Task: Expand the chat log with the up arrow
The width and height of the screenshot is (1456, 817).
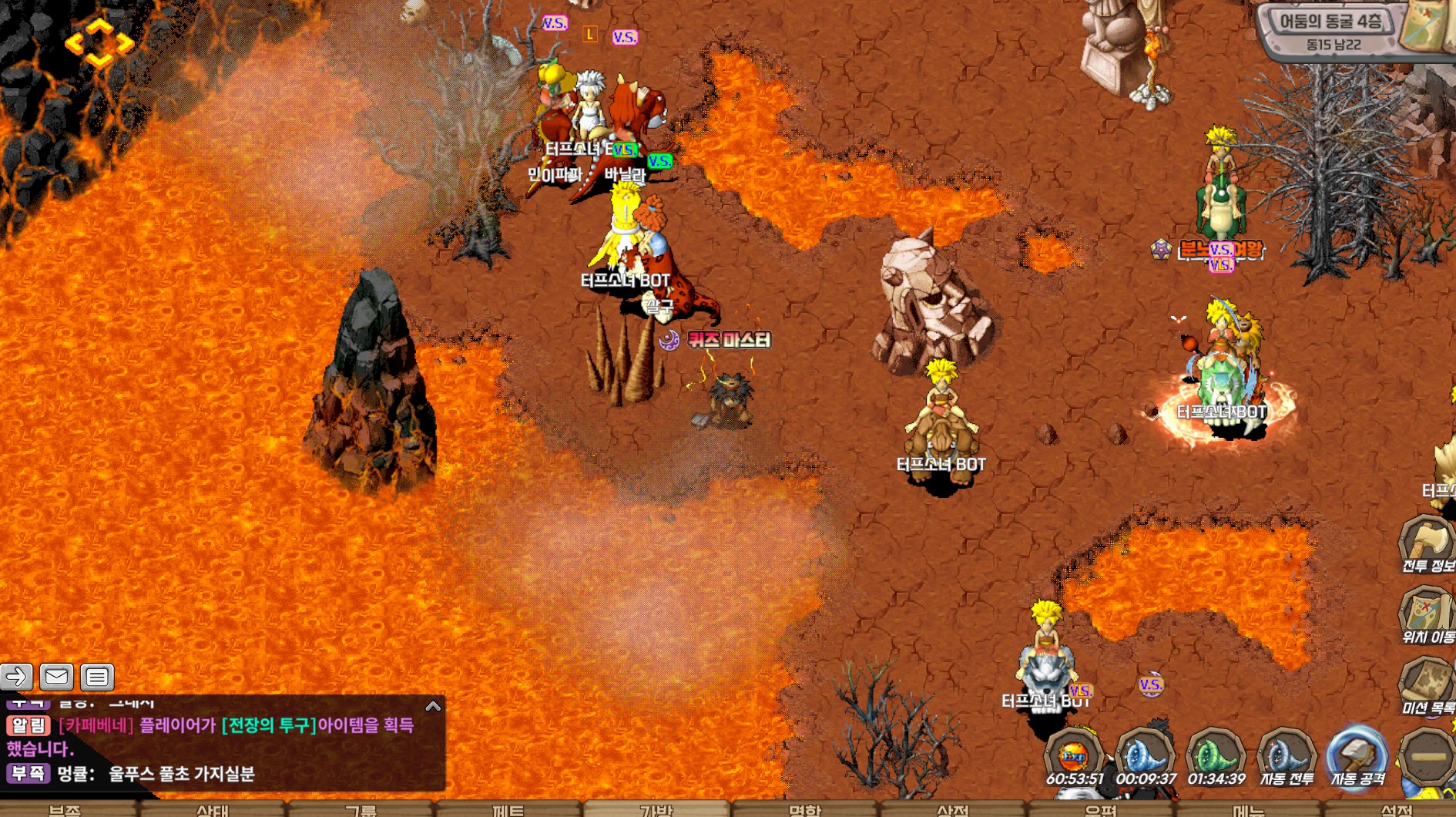Action: 433,706
